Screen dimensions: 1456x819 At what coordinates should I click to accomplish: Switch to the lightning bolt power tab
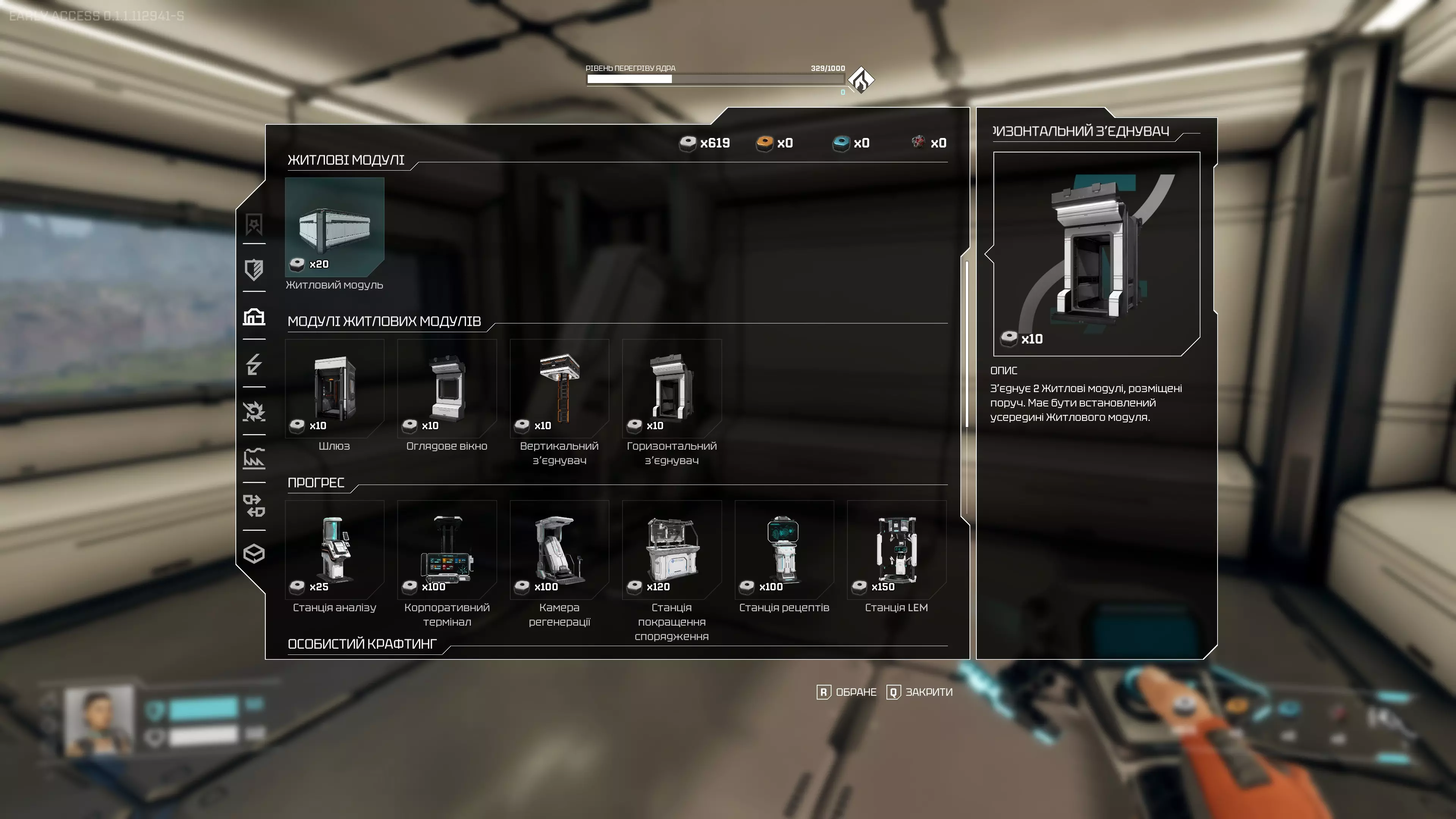(254, 364)
